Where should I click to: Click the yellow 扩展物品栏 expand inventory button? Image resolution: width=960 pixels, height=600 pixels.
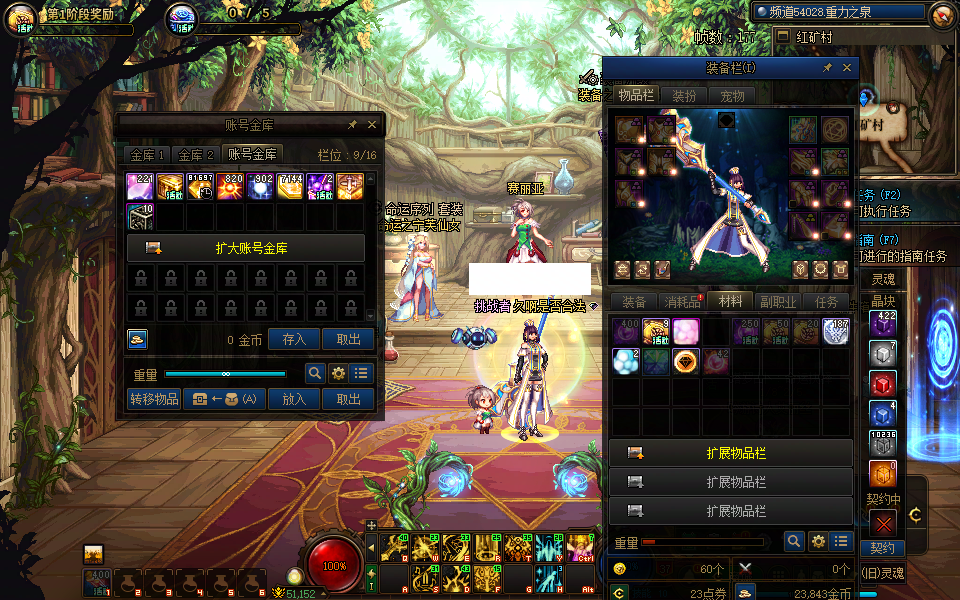[731, 453]
